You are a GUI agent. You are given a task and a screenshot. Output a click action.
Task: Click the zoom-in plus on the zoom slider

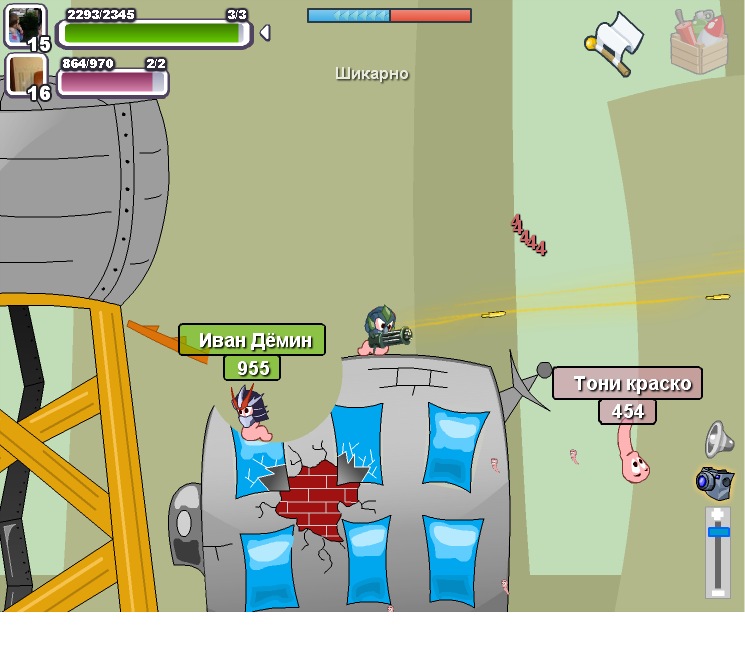(717, 515)
